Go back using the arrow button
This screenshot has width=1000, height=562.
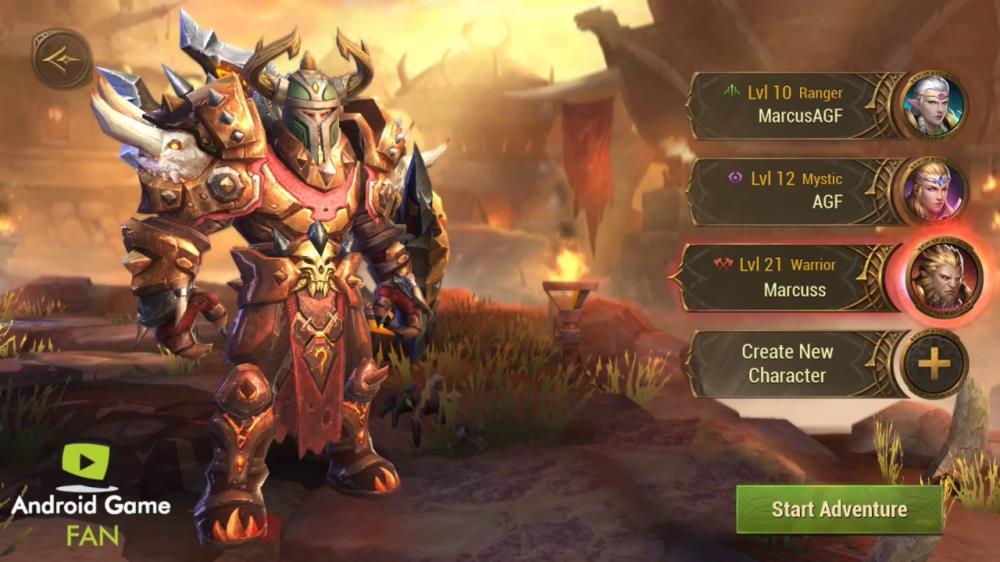(x=61, y=59)
